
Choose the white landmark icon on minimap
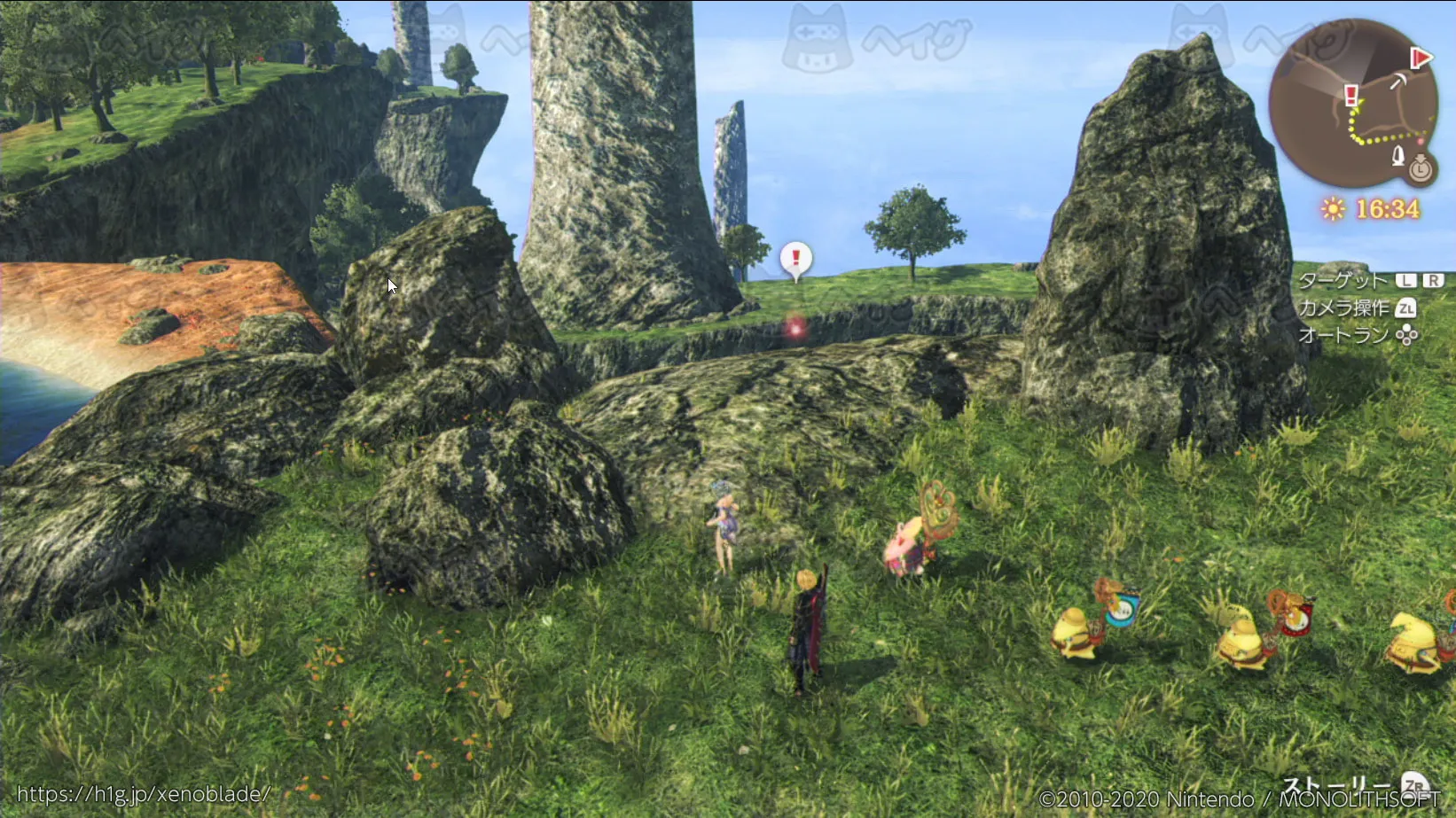coord(1398,156)
